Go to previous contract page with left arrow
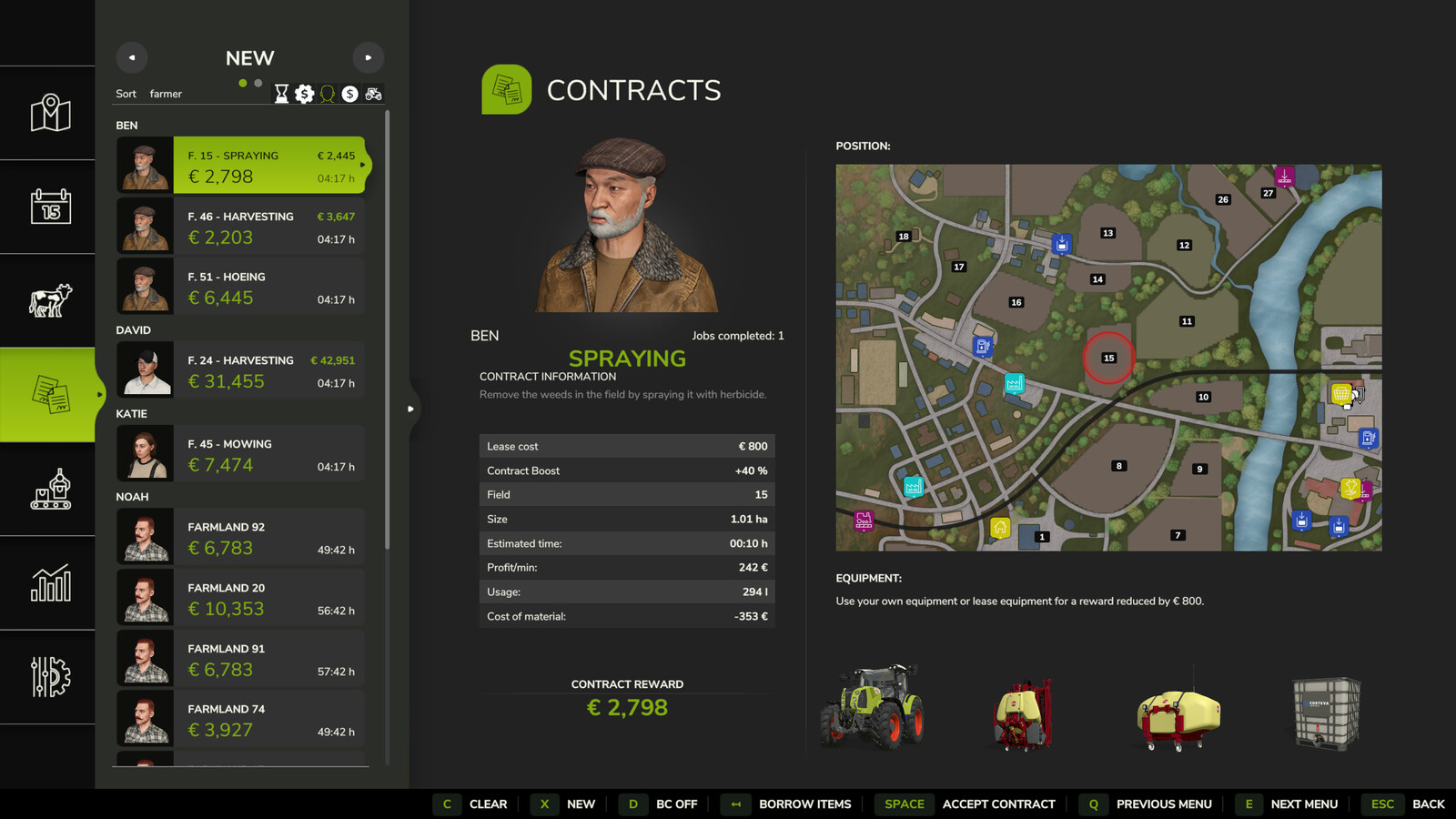The width and height of the screenshot is (1456, 819). pyautogui.click(x=131, y=57)
